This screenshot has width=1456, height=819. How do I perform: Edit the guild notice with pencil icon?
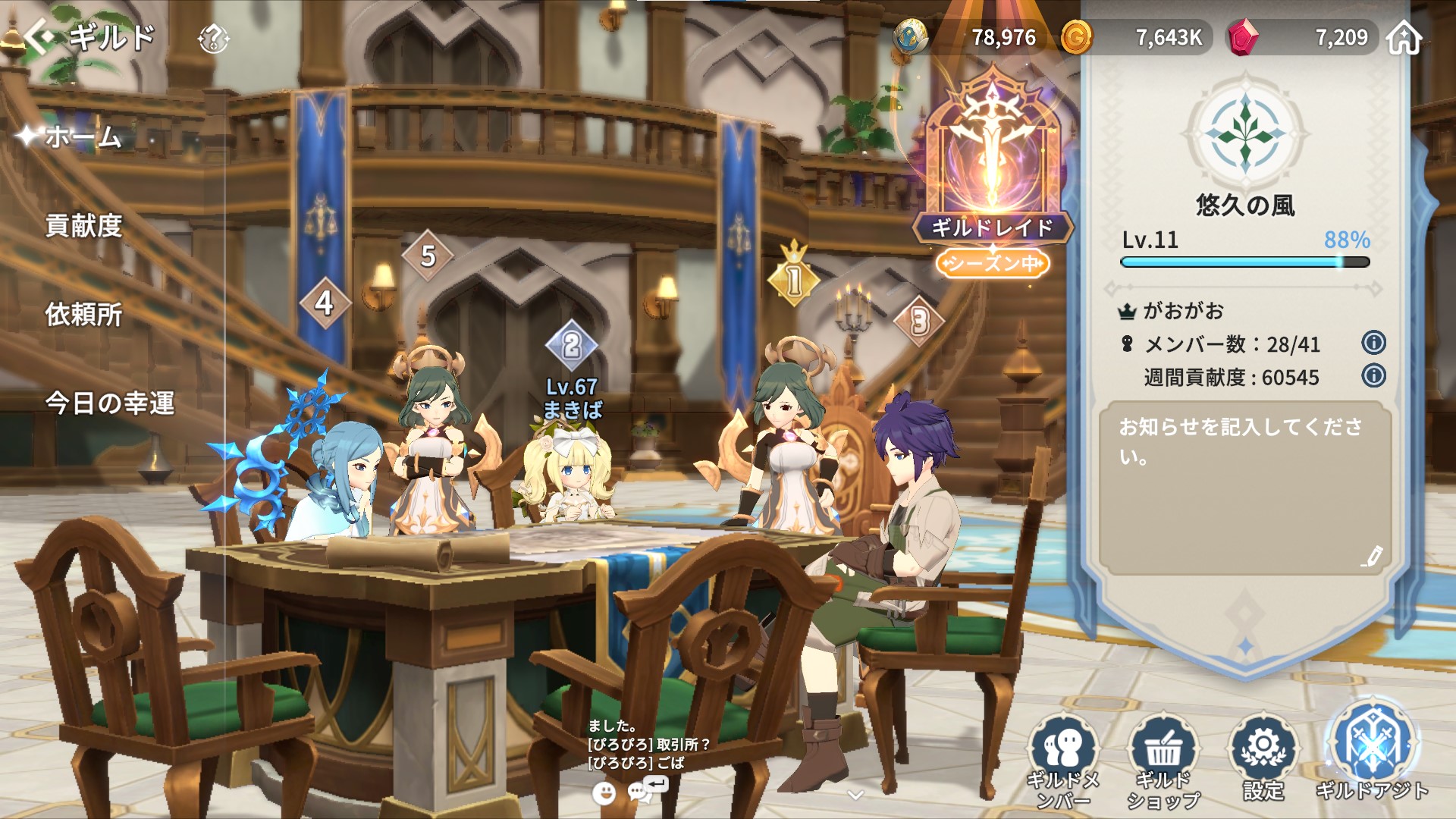(1371, 557)
